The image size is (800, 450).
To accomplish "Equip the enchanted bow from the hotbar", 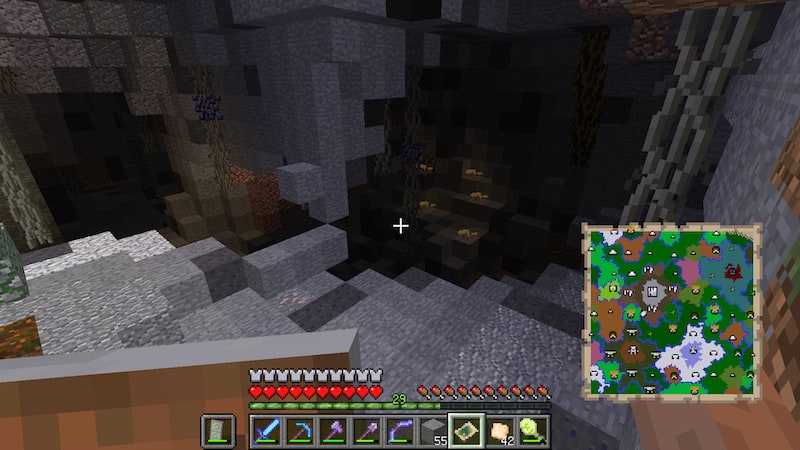I will [399, 431].
